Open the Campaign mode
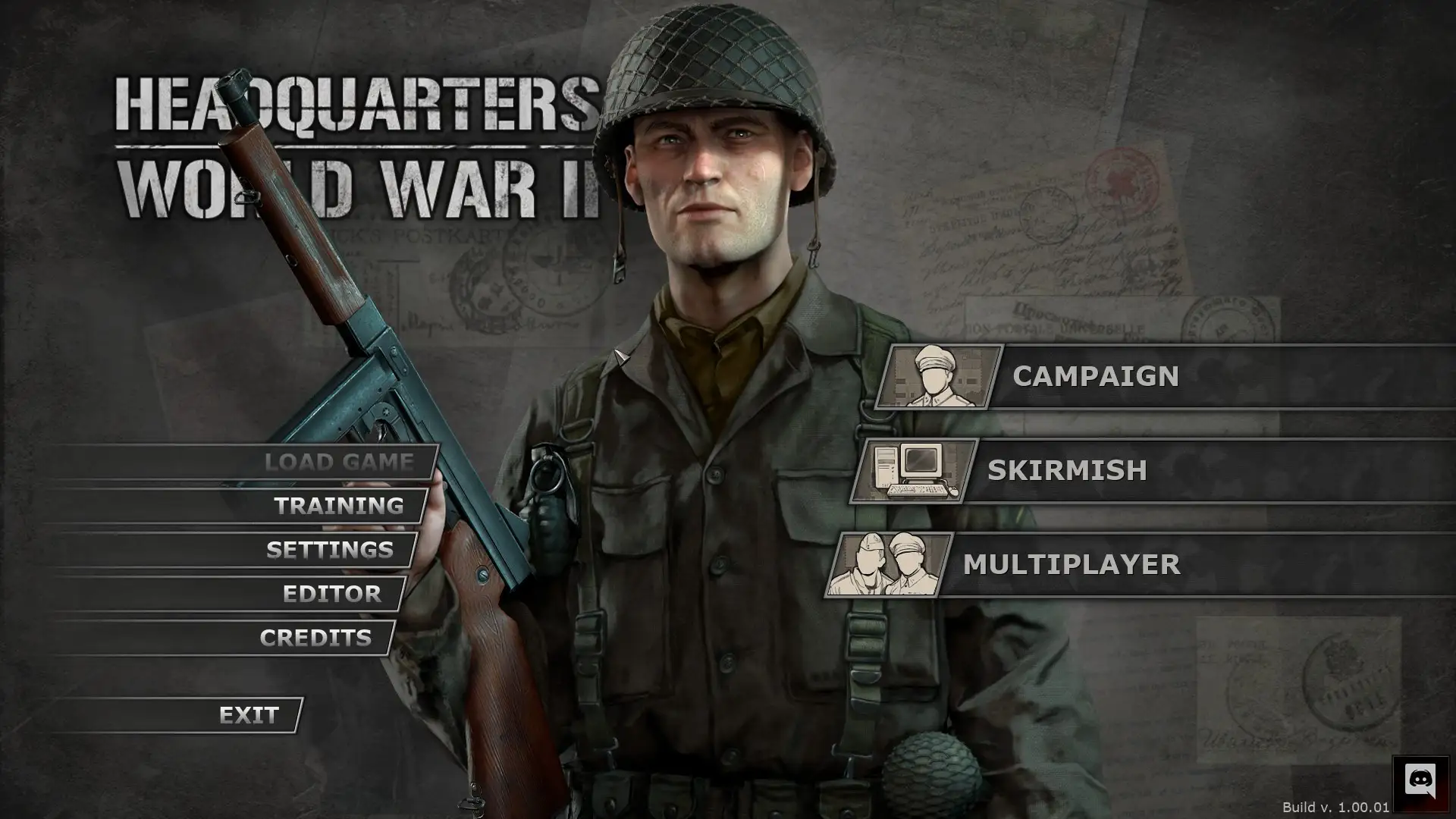This screenshot has height=819, width=1456. click(1095, 377)
